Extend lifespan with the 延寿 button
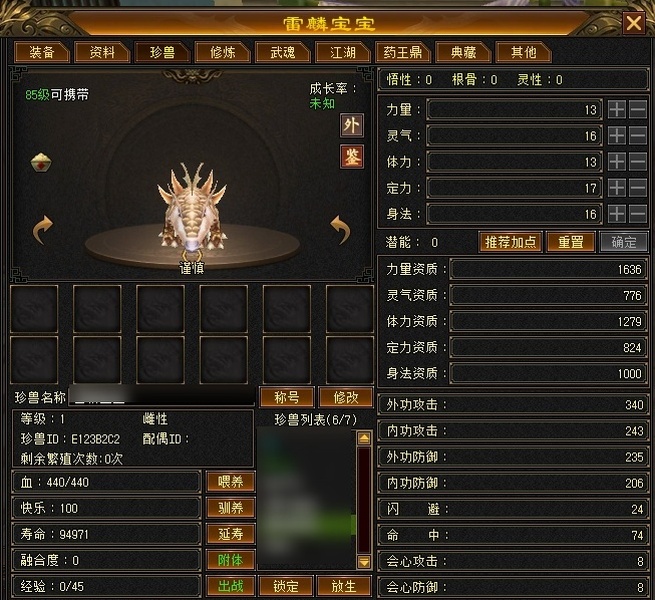Screen dimensions: 655x600 coord(230,534)
